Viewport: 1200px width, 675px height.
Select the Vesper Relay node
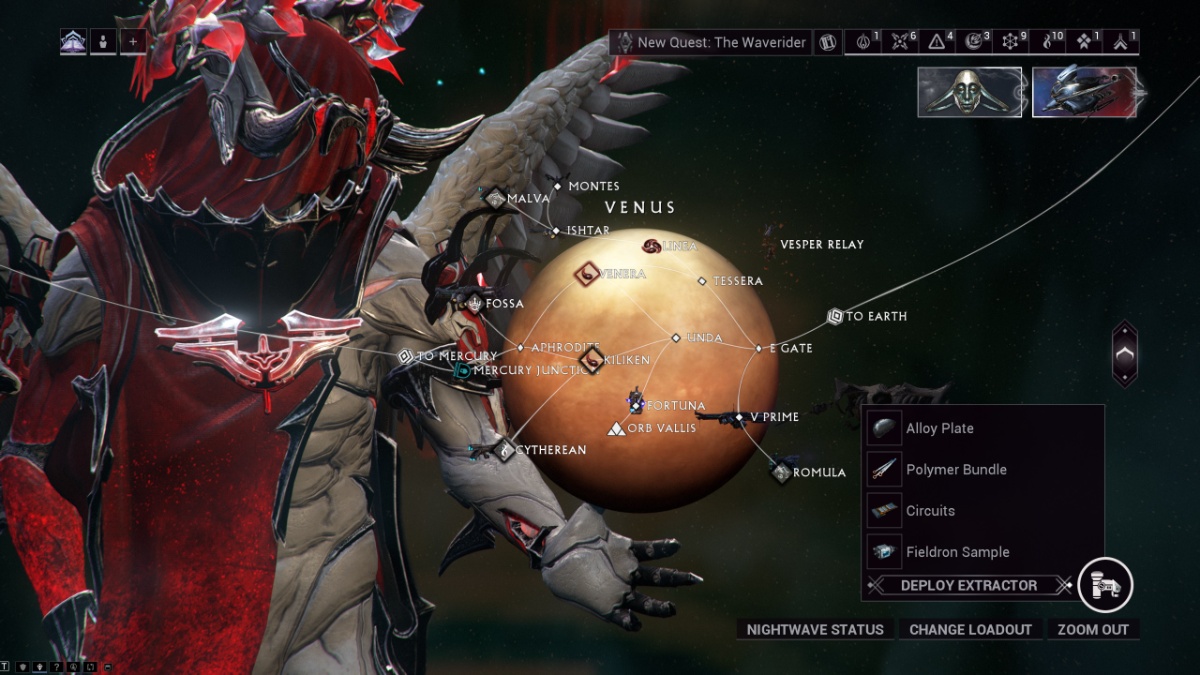821,244
